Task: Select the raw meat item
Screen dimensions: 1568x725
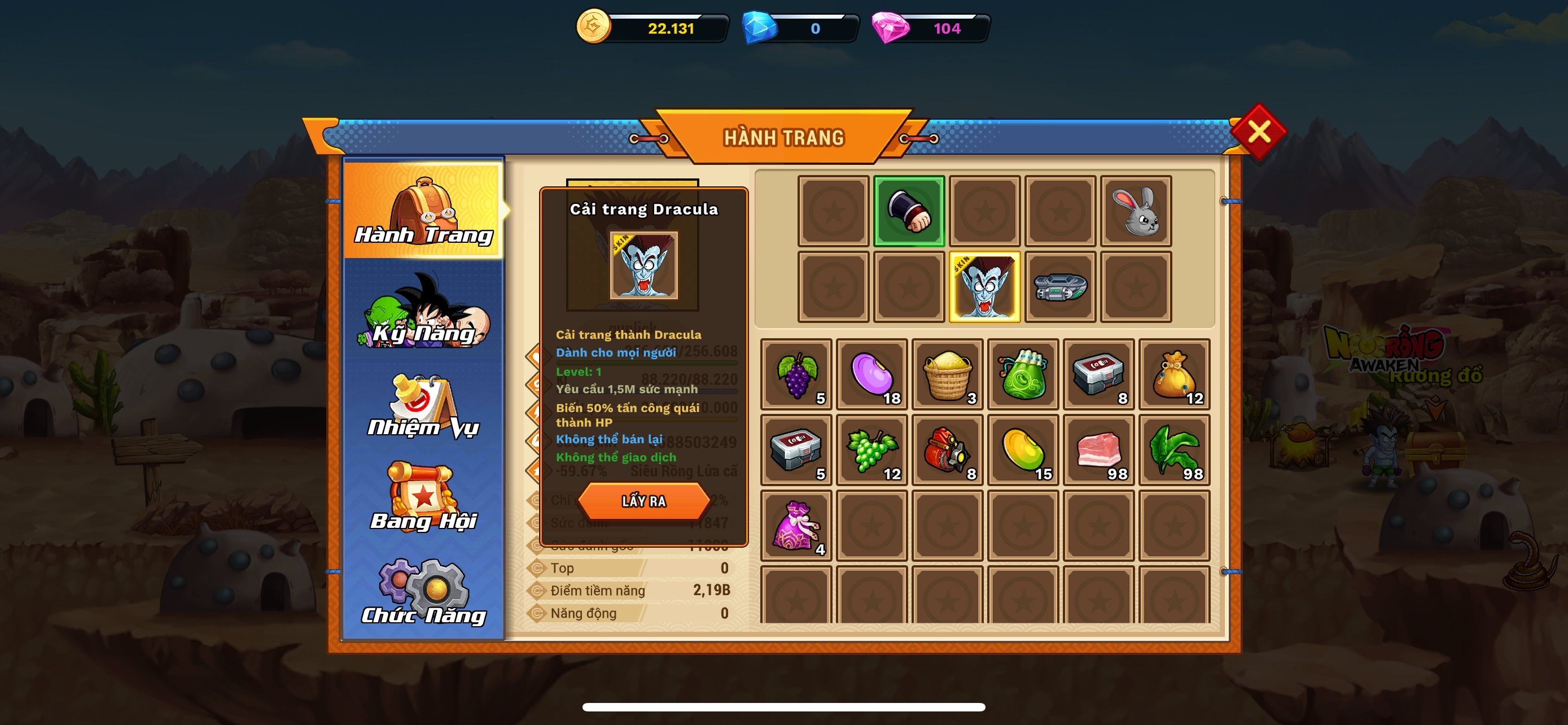Action: [x=1099, y=450]
